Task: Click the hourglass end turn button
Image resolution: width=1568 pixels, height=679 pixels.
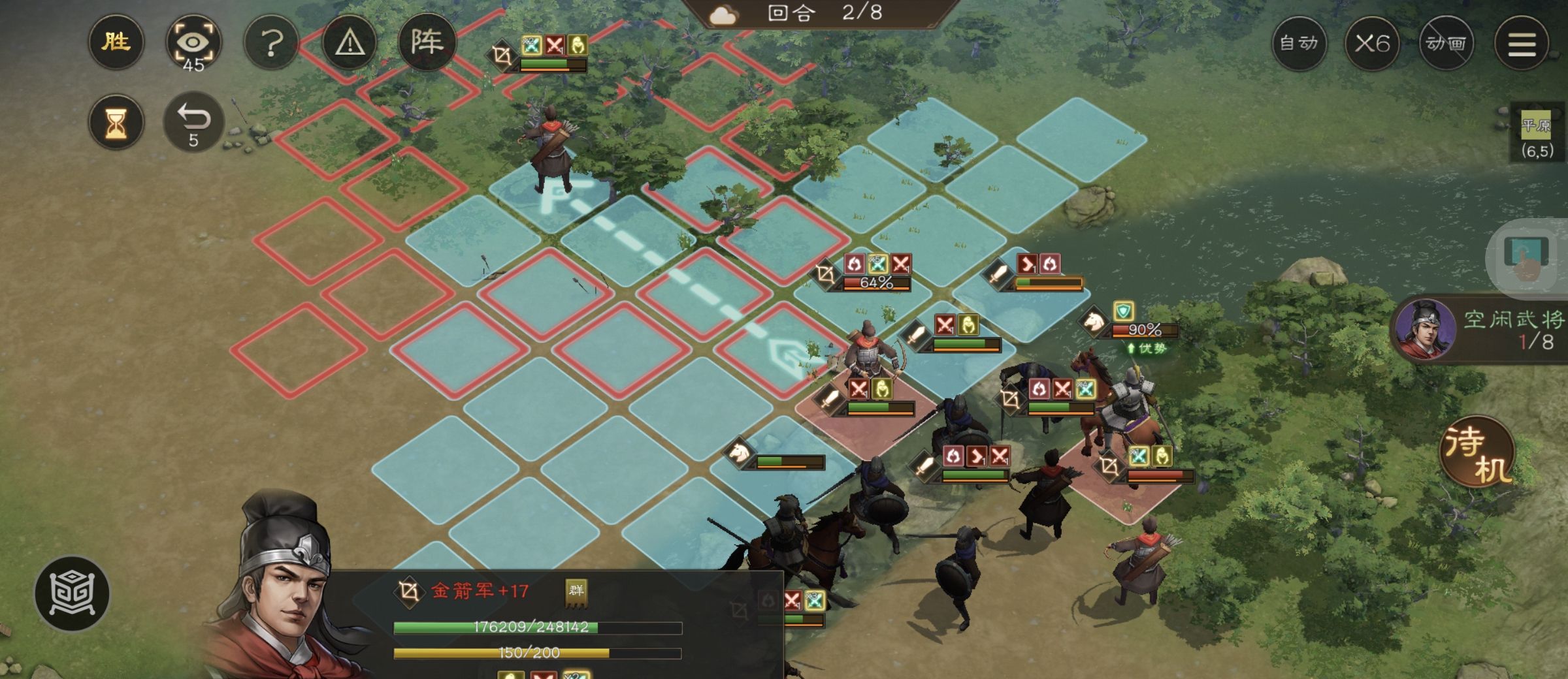Action: [x=116, y=122]
